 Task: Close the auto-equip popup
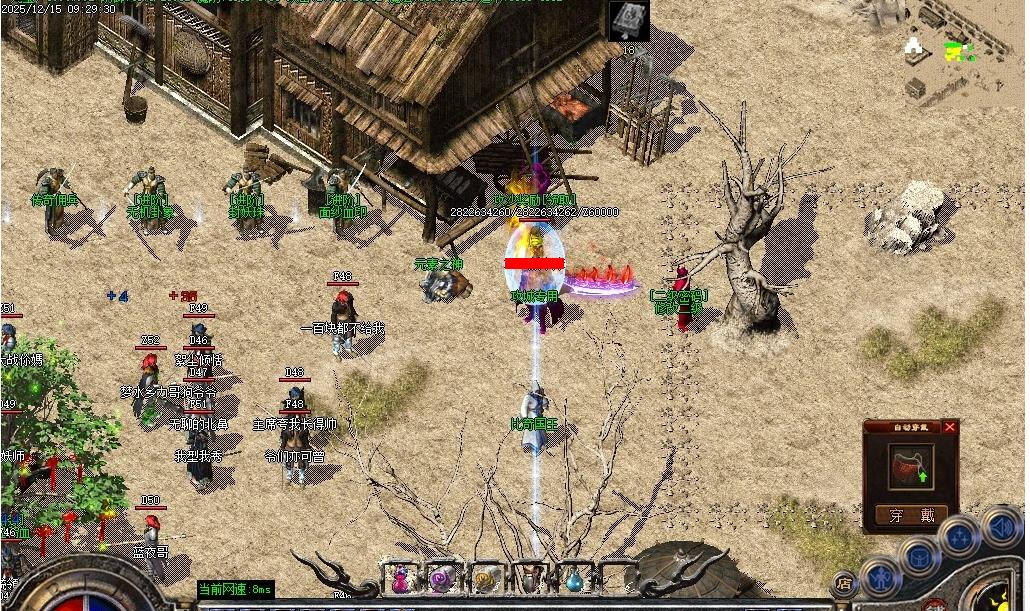click(950, 427)
